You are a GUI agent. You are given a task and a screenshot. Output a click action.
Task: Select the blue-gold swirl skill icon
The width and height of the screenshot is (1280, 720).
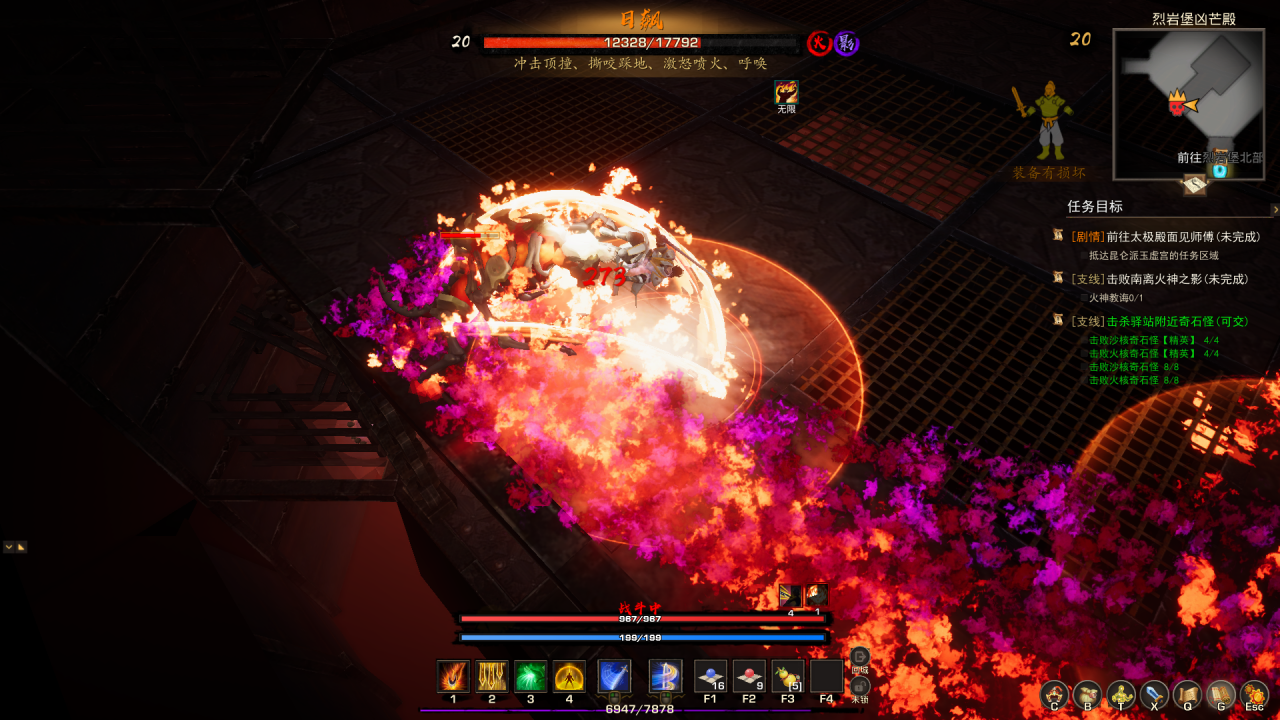pyautogui.click(x=665, y=676)
